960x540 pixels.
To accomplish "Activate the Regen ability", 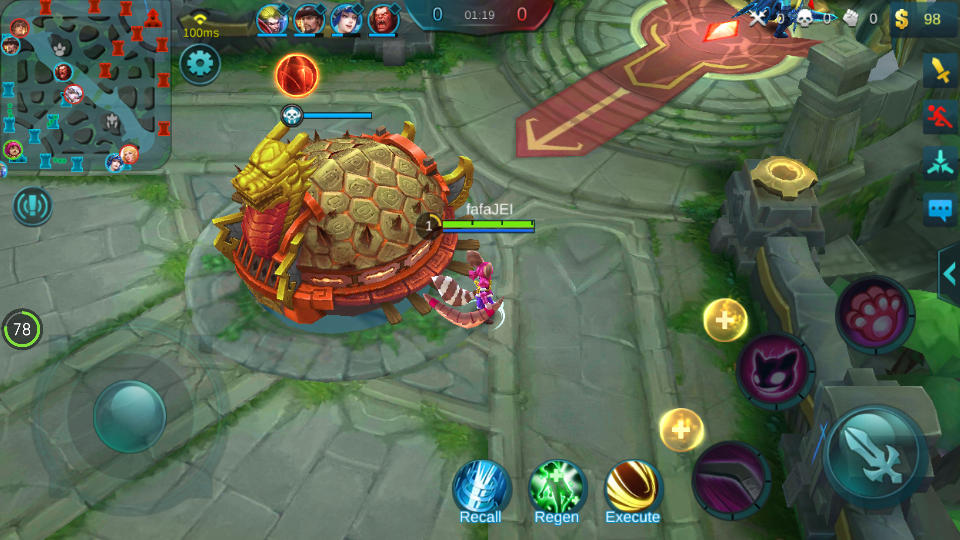I will [557, 489].
